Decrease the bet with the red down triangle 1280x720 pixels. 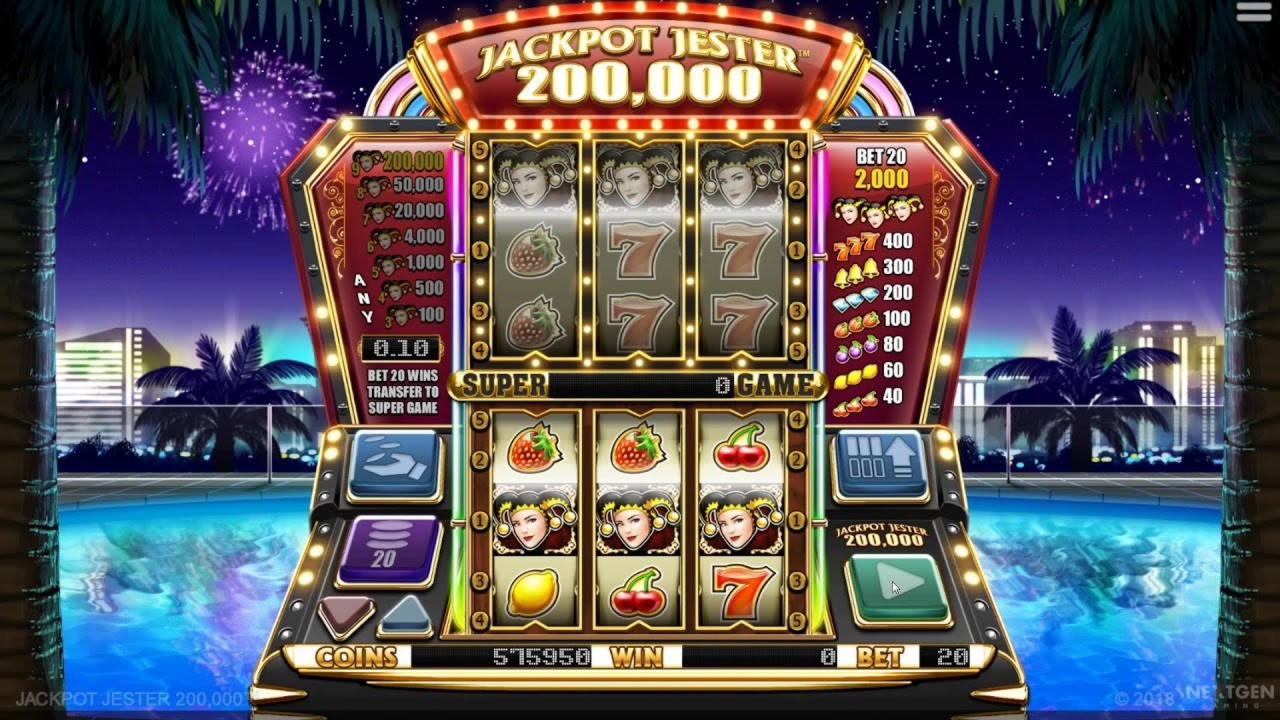pos(346,612)
